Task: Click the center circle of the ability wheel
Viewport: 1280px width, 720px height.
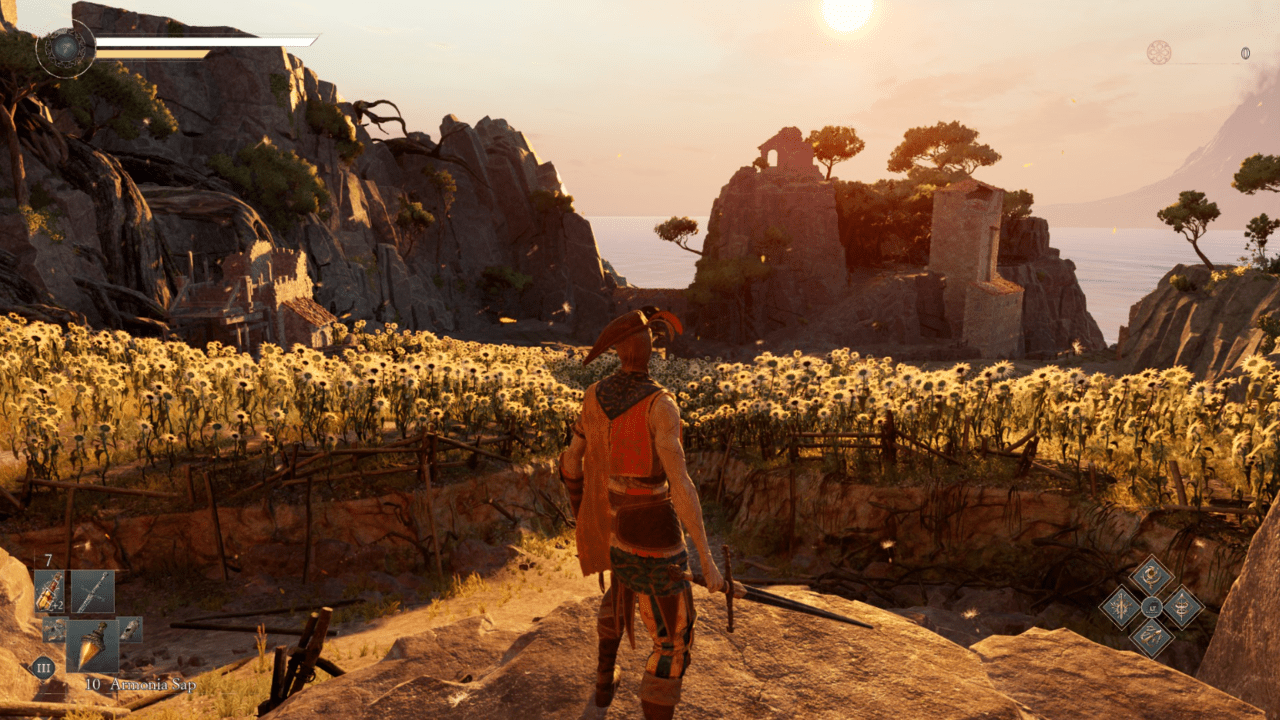Action: pos(1151,607)
